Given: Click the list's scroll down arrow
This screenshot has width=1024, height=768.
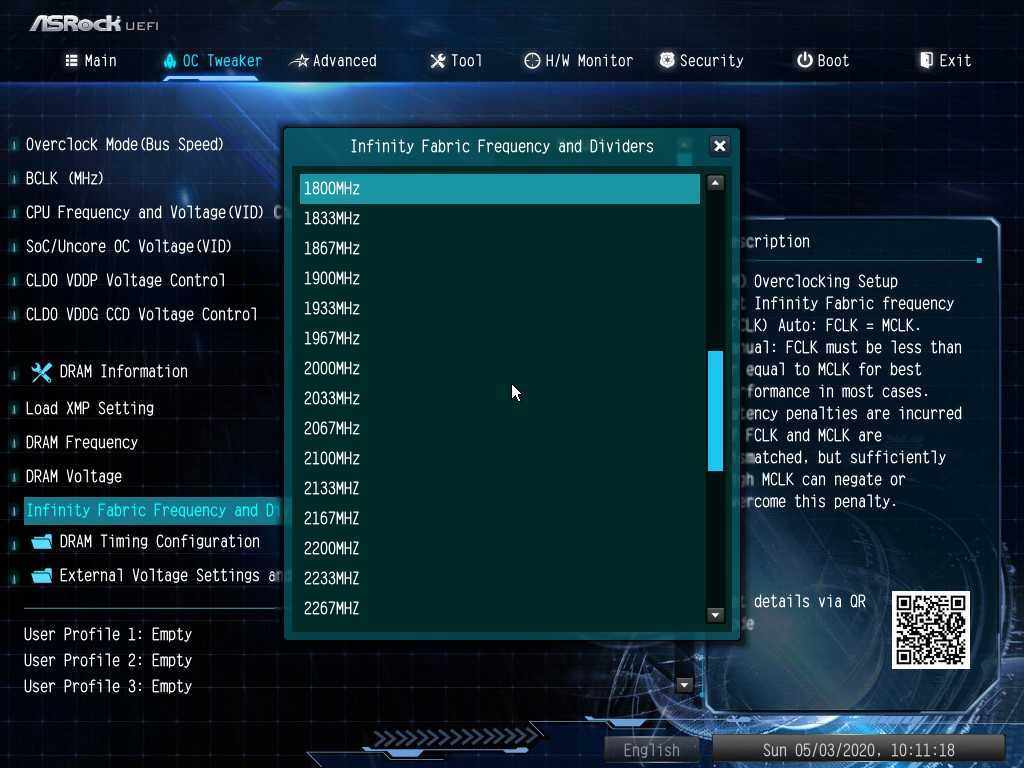Looking at the screenshot, I should coord(715,615).
